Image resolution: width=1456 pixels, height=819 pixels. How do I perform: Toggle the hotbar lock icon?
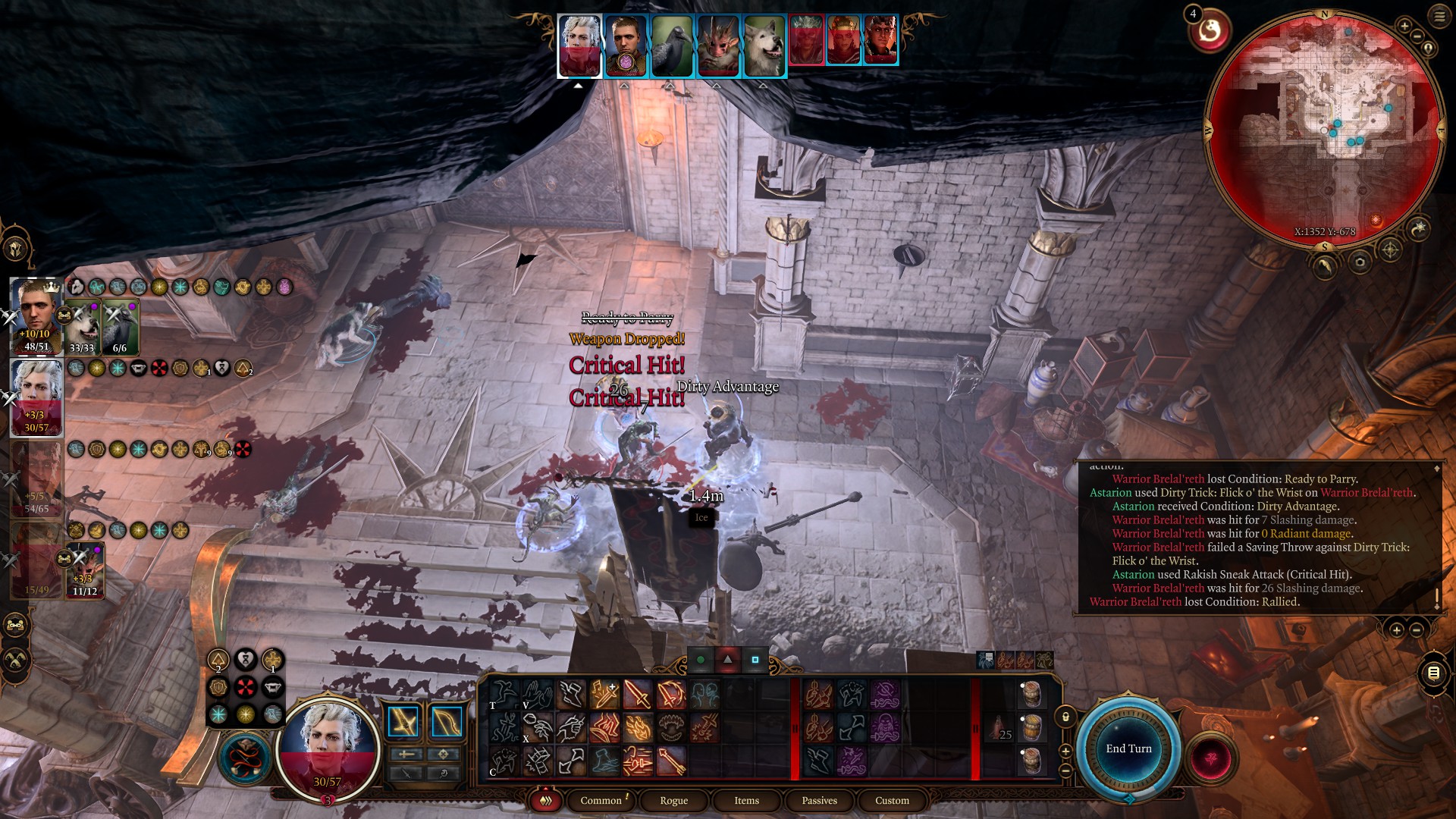pos(1065,717)
